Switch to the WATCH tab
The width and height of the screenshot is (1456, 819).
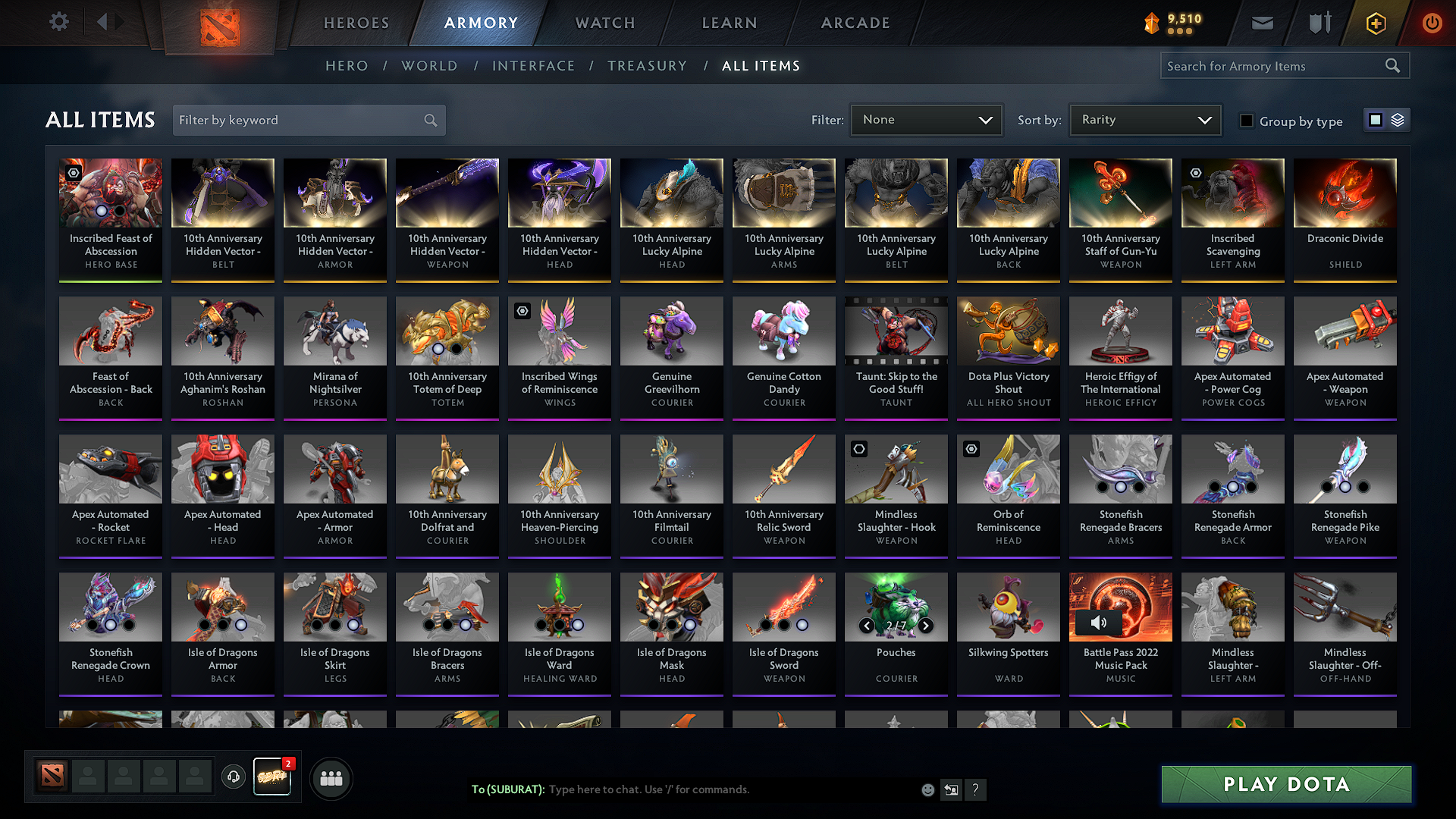tap(604, 23)
